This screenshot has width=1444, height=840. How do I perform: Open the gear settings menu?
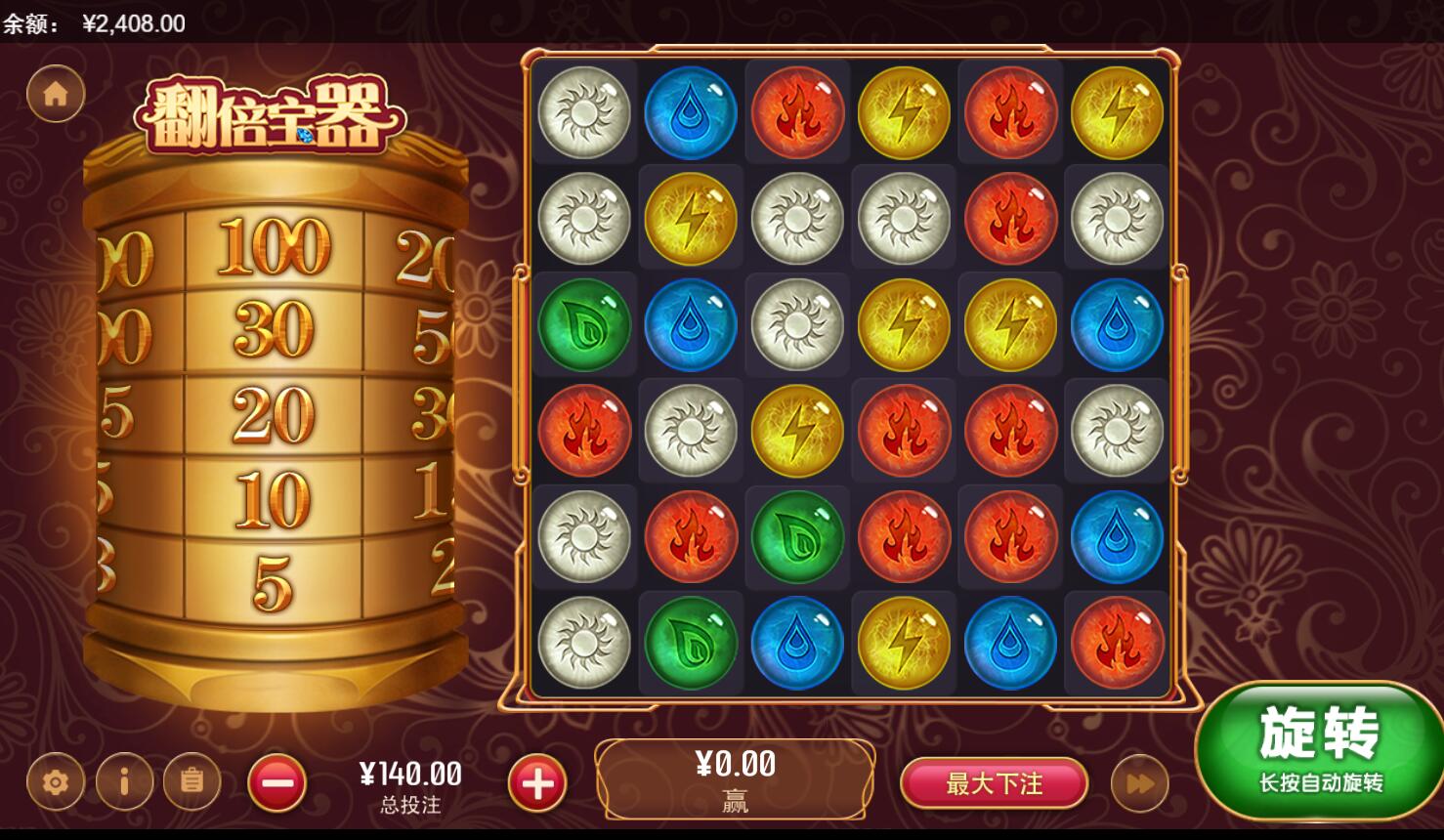[56, 782]
